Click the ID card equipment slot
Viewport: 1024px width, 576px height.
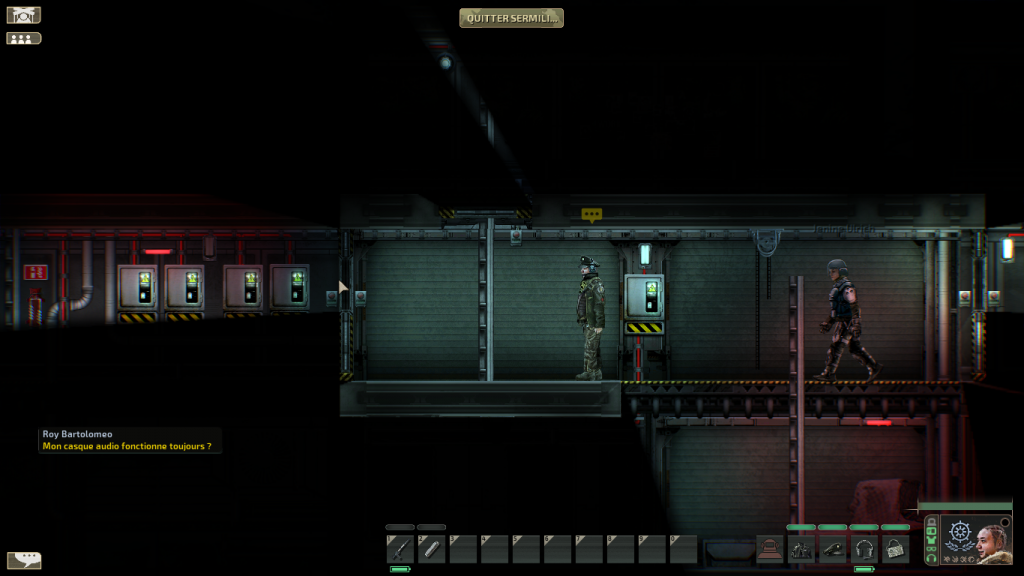895,548
